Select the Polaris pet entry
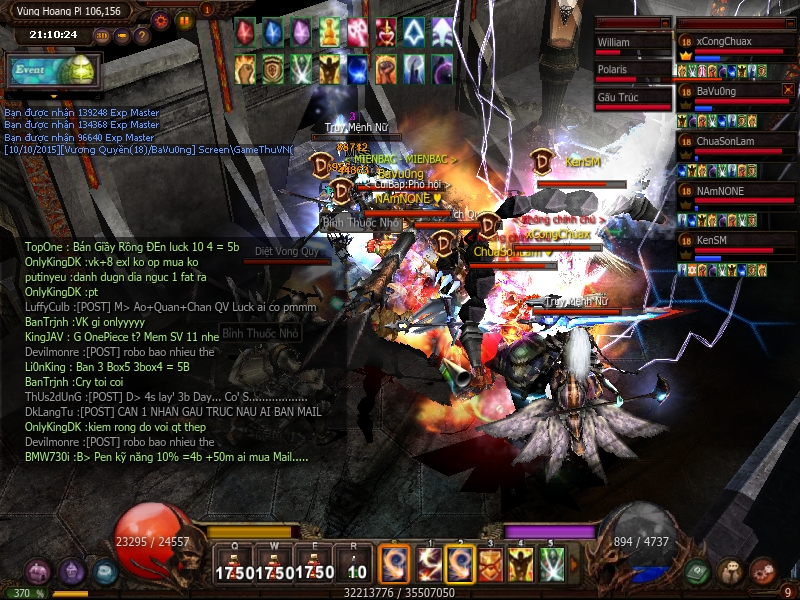 tap(632, 70)
